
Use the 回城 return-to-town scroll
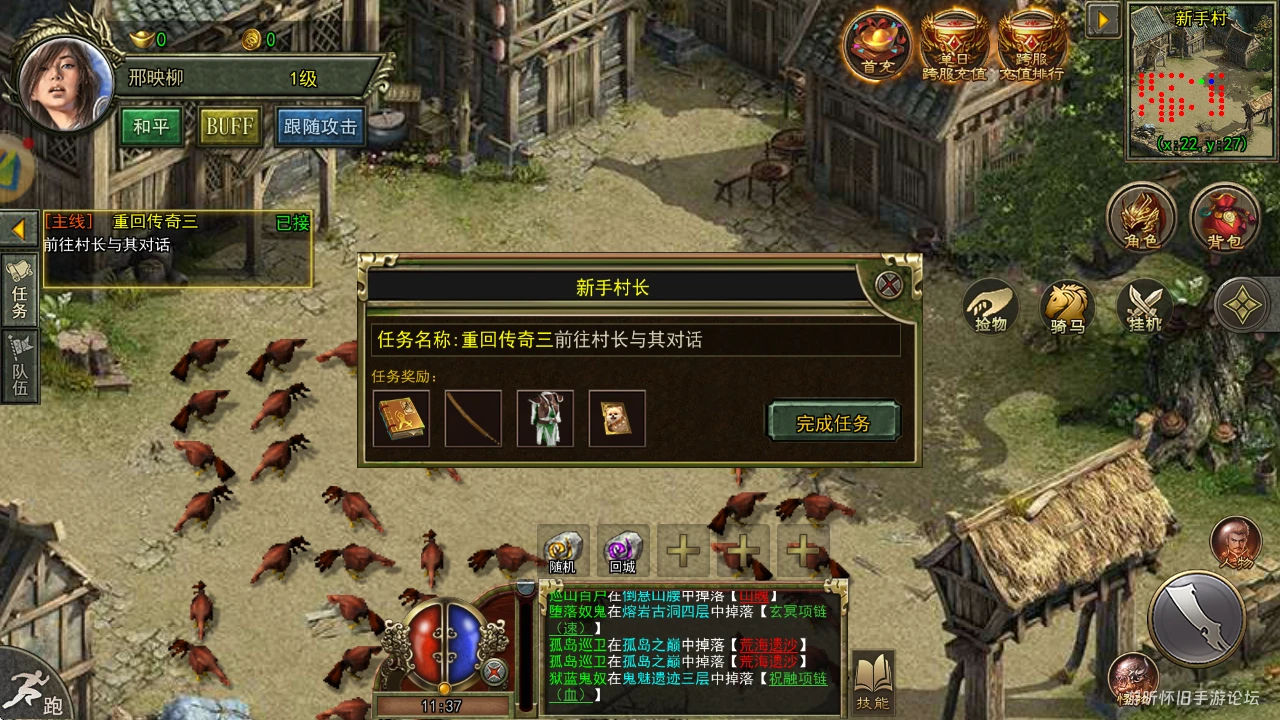[620, 548]
